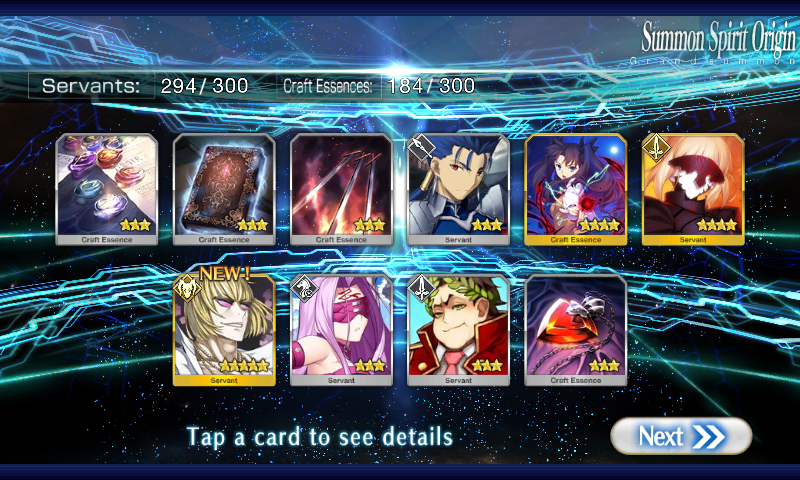
Task: Select the dark-armored blonde Saber Servant card
Action: [693, 188]
